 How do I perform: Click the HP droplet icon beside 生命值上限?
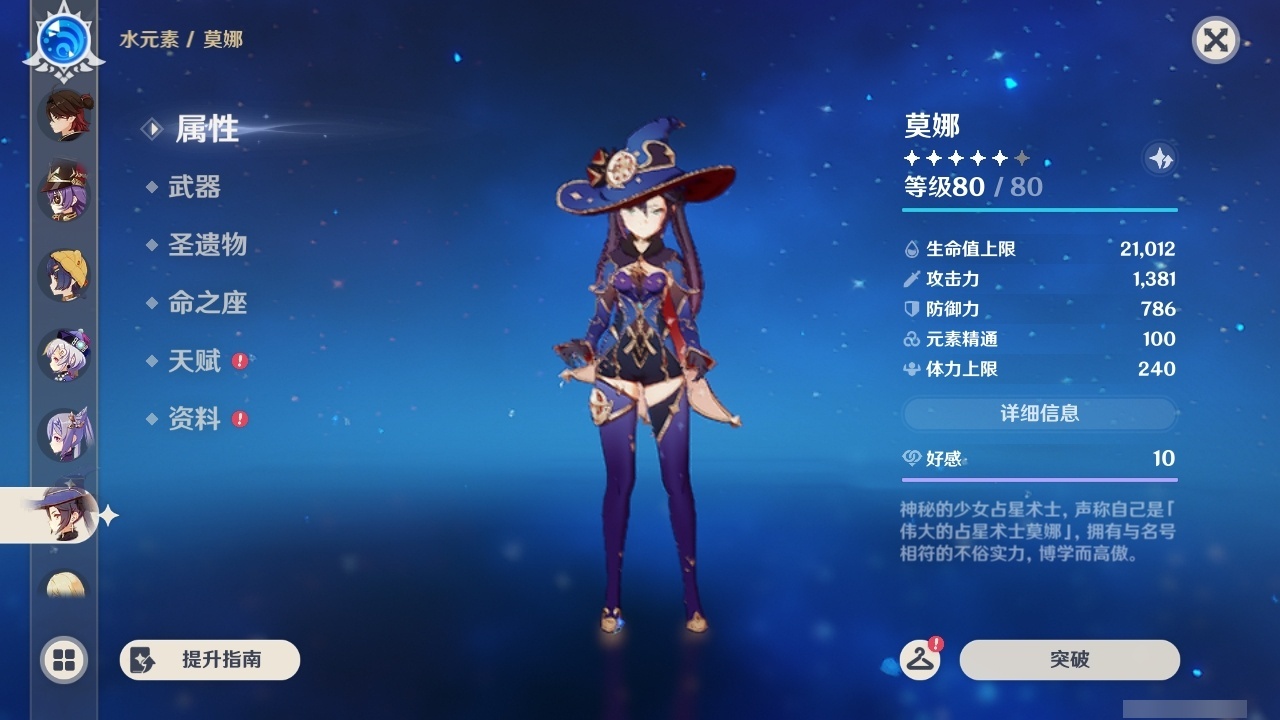910,248
